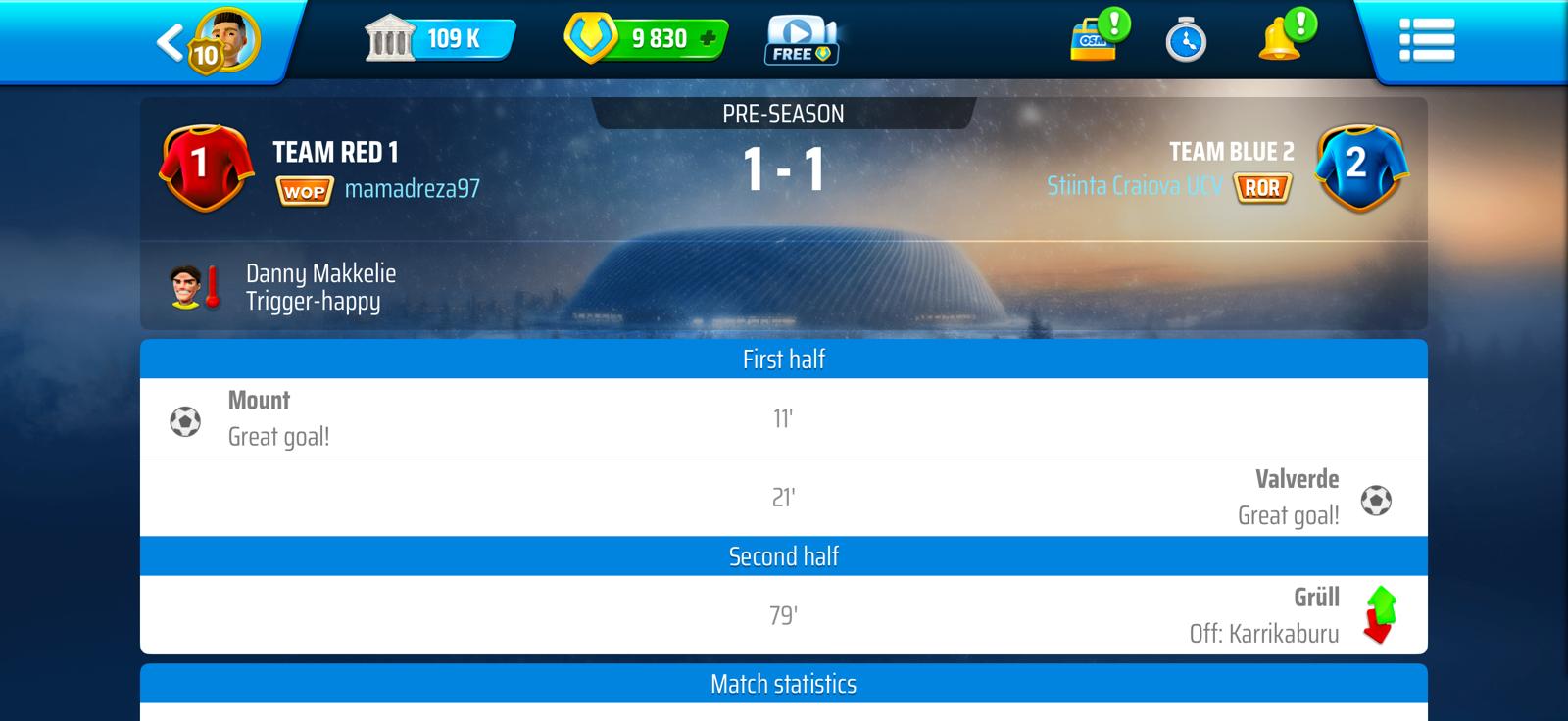Image resolution: width=1568 pixels, height=721 pixels.
Task: View referee Danny Makkelie details
Action: click(x=320, y=287)
